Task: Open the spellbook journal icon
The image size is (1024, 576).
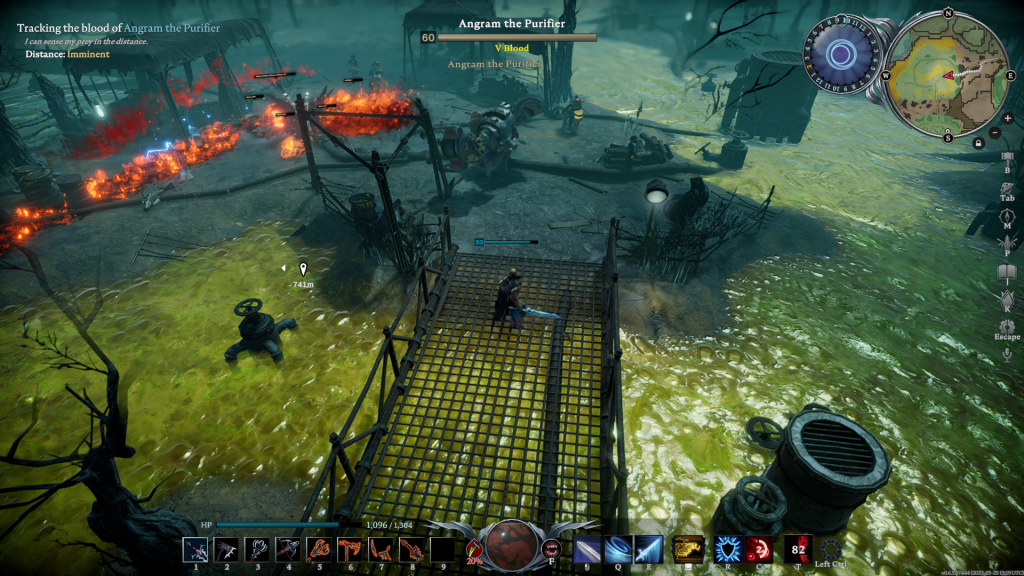Action: click(x=1007, y=273)
